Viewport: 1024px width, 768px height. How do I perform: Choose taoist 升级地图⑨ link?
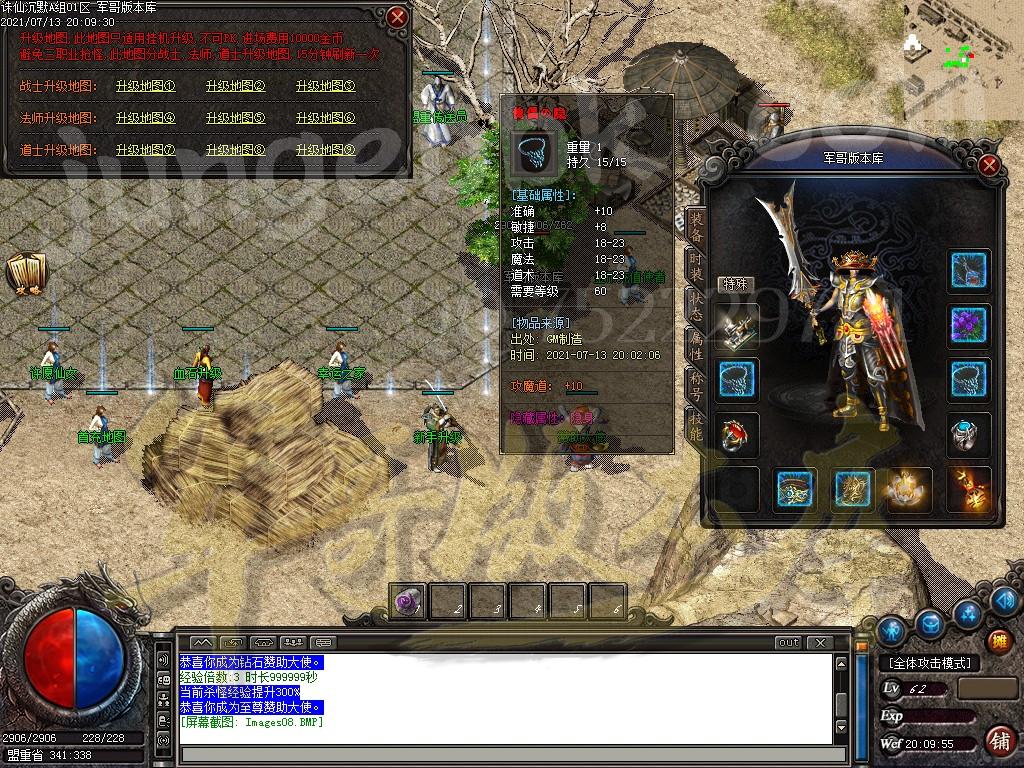(x=325, y=150)
